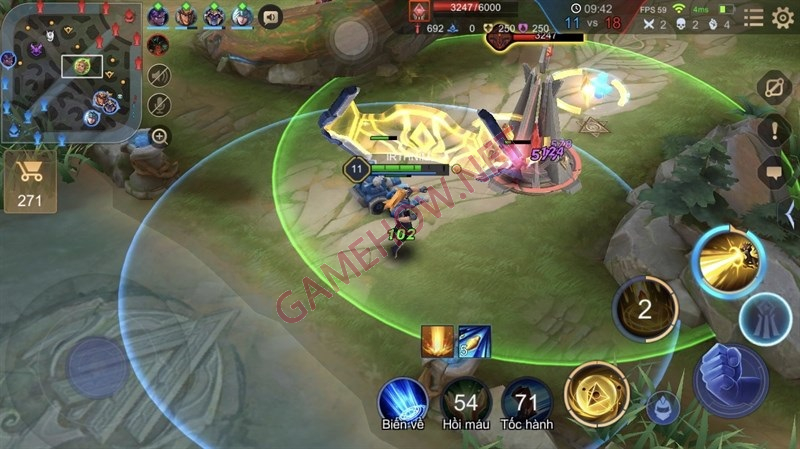800x449 pixels.
Task: Toggle the muted microphone button
Action: coord(158,105)
